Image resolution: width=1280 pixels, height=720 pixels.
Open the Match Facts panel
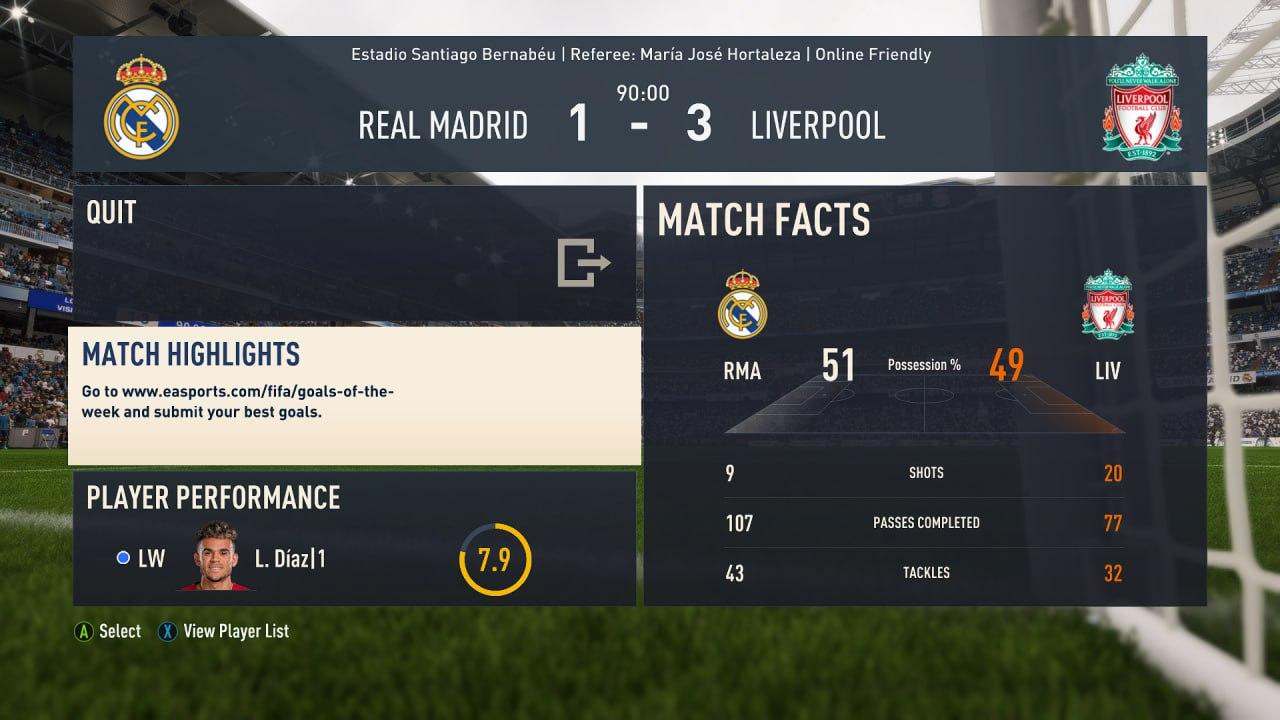(x=924, y=396)
